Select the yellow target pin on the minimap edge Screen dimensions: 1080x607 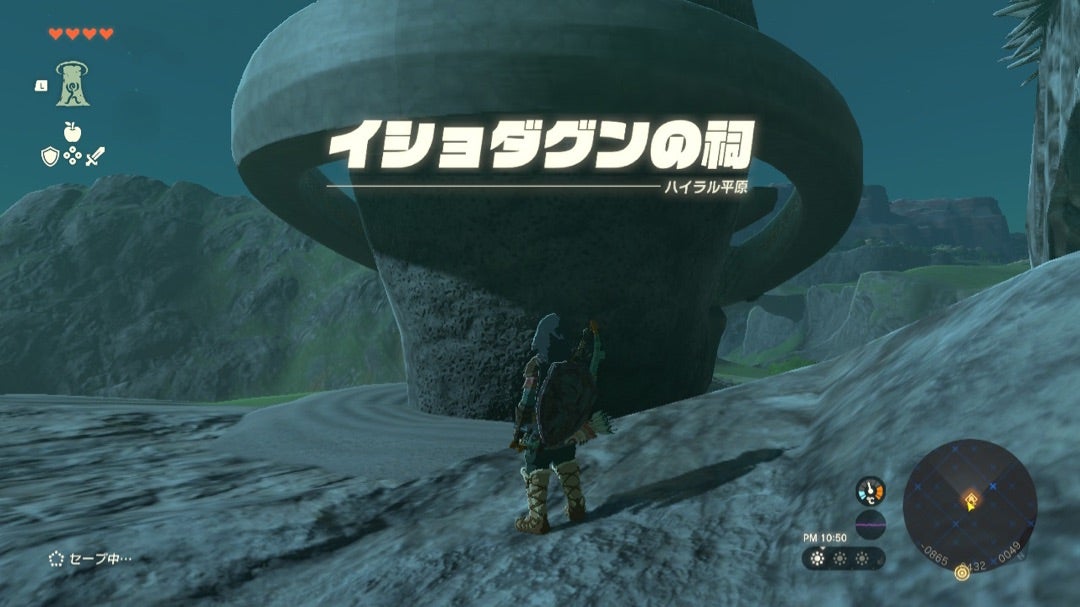962,572
